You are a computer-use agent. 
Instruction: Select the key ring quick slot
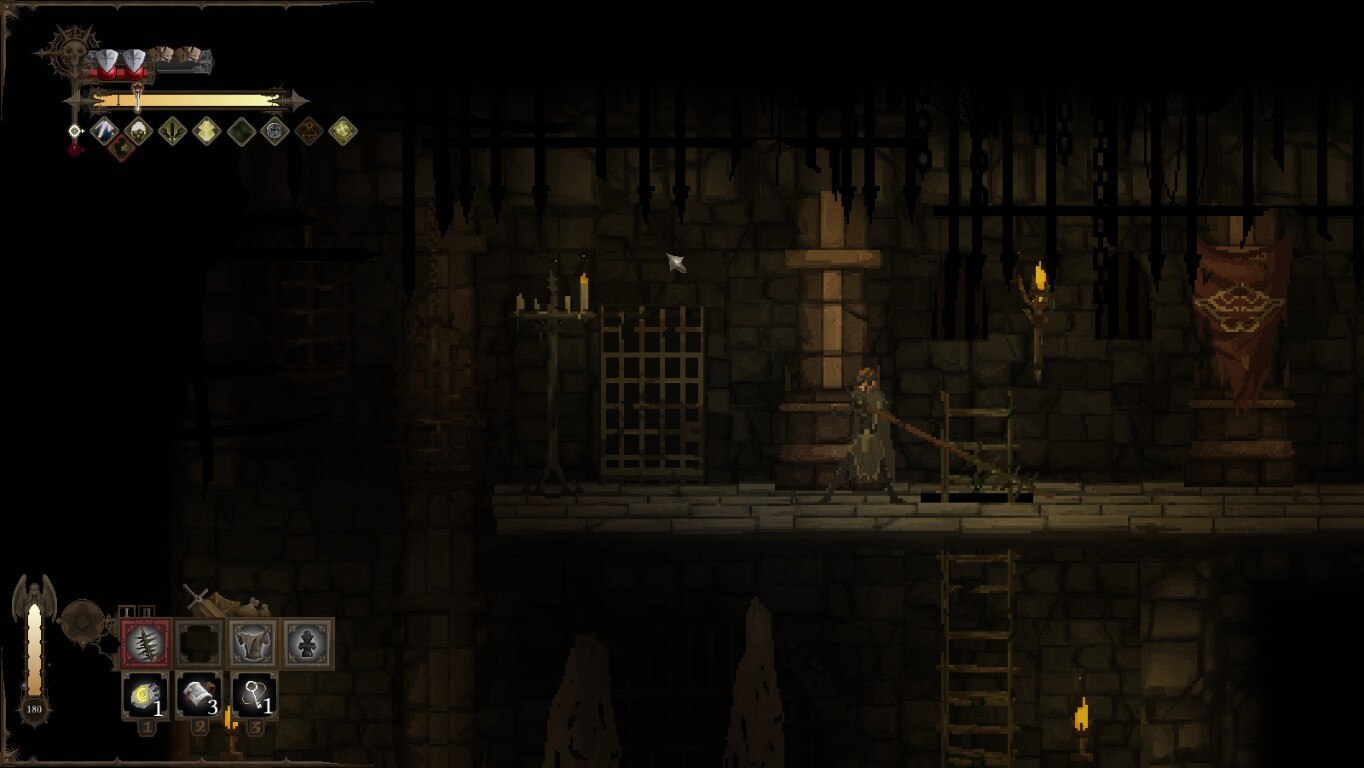coord(255,696)
